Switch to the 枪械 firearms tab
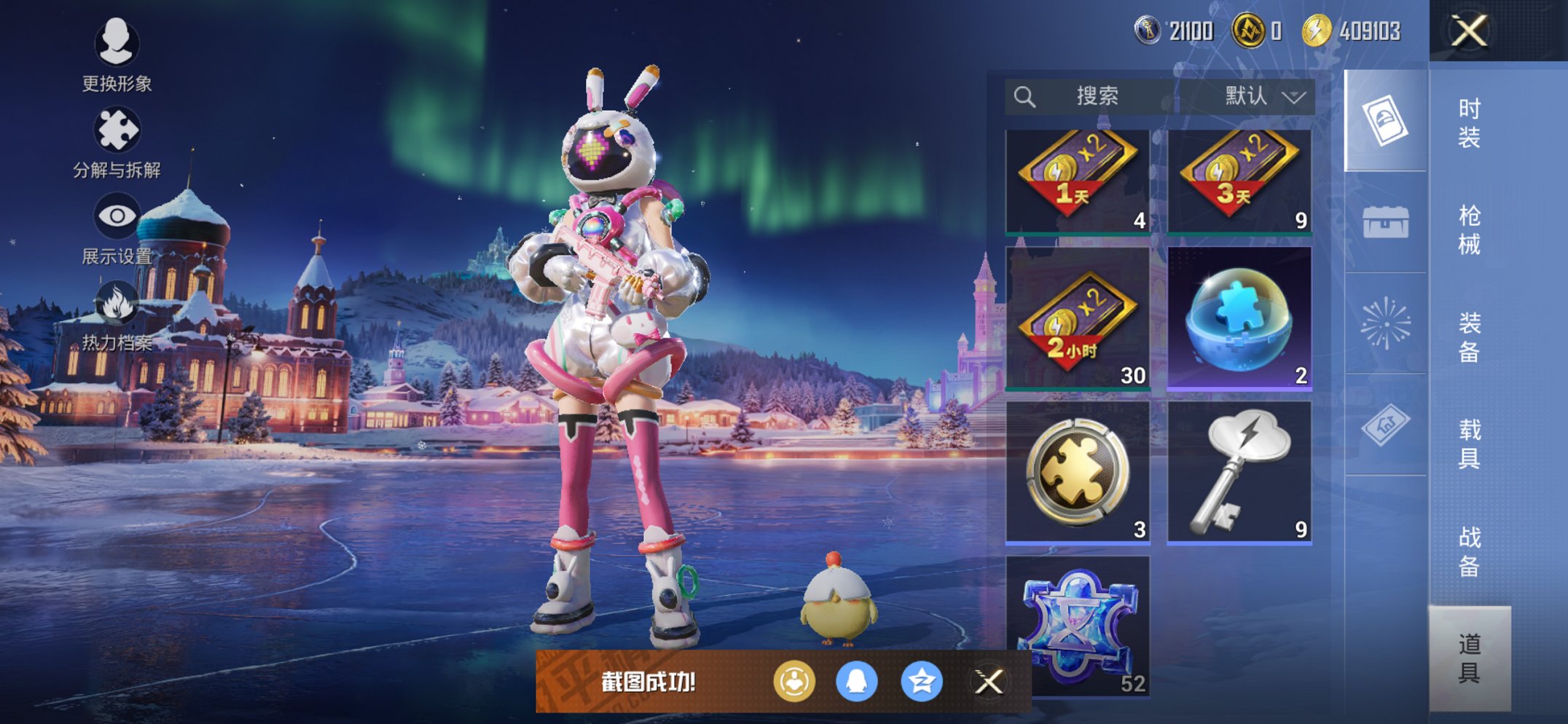The height and width of the screenshot is (724, 1568). [x=1468, y=230]
